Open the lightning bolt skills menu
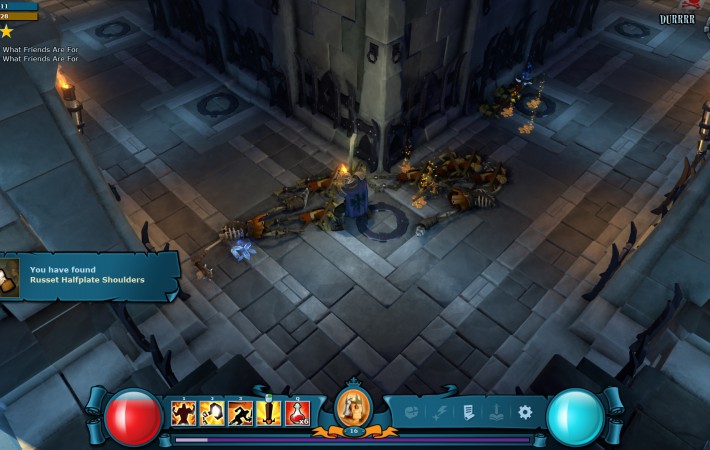The width and height of the screenshot is (710, 450). coord(440,412)
